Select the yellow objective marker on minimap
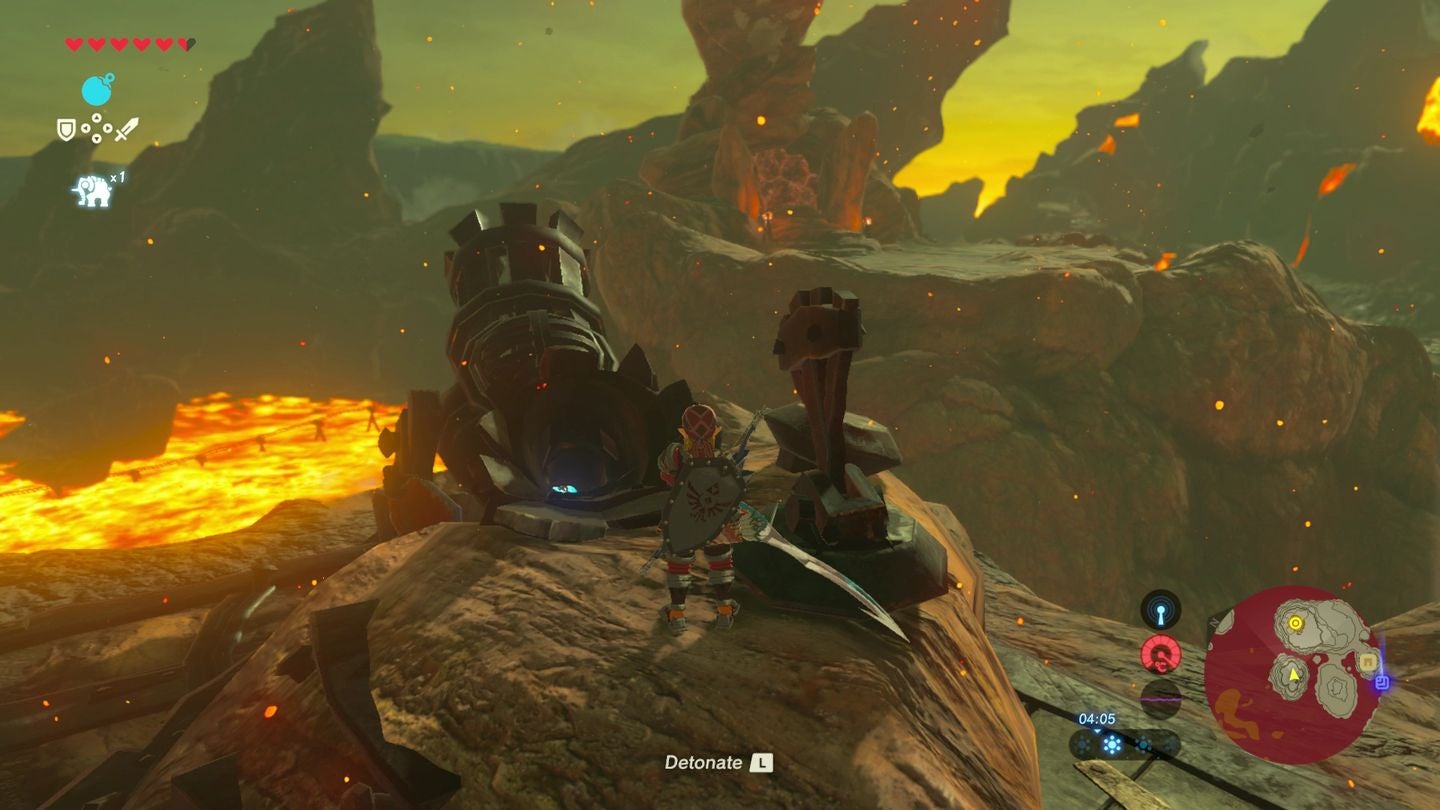This screenshot has width=1440, height=810. 1295,623
